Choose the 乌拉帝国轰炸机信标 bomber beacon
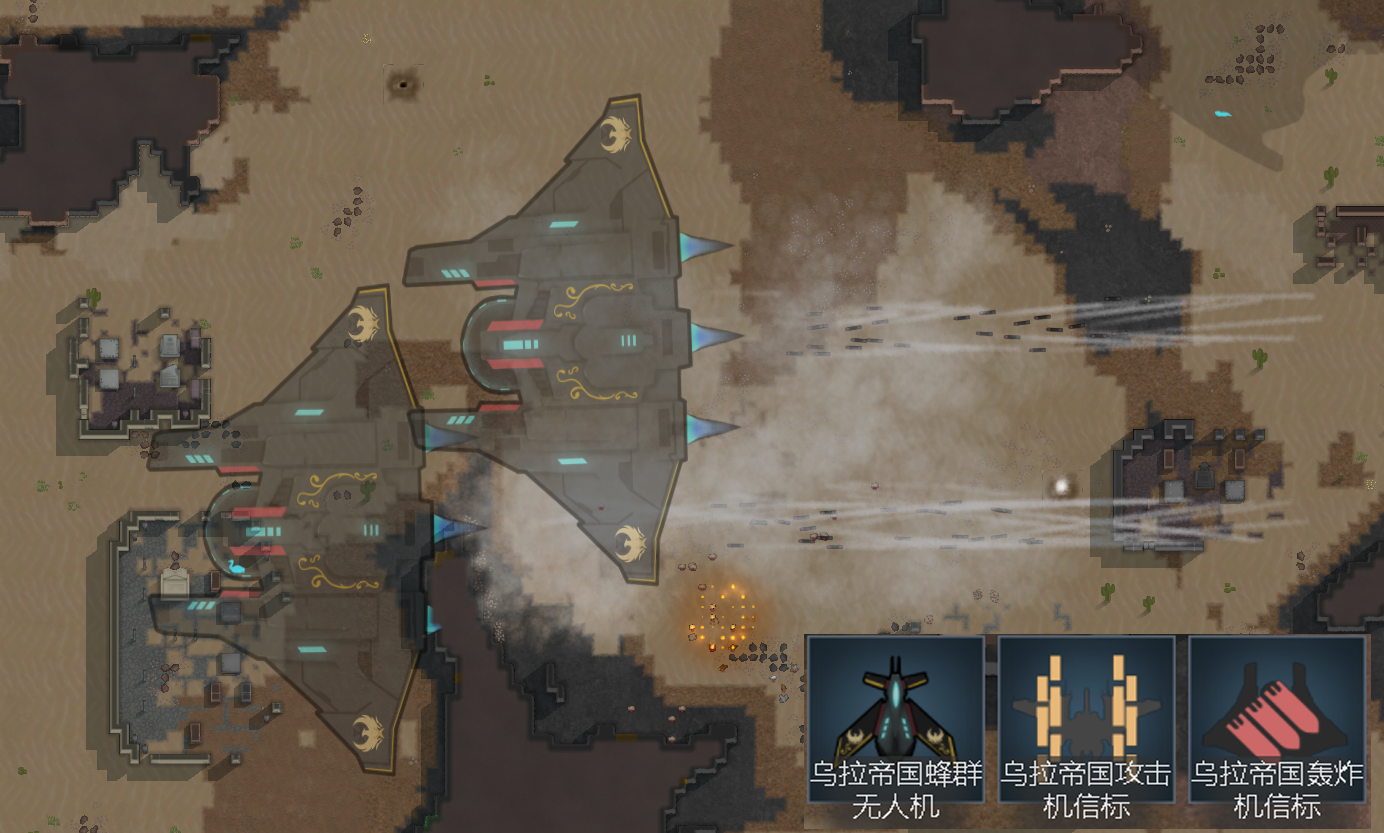Viewport: 1384px width, 833px height. [1277, 718]
